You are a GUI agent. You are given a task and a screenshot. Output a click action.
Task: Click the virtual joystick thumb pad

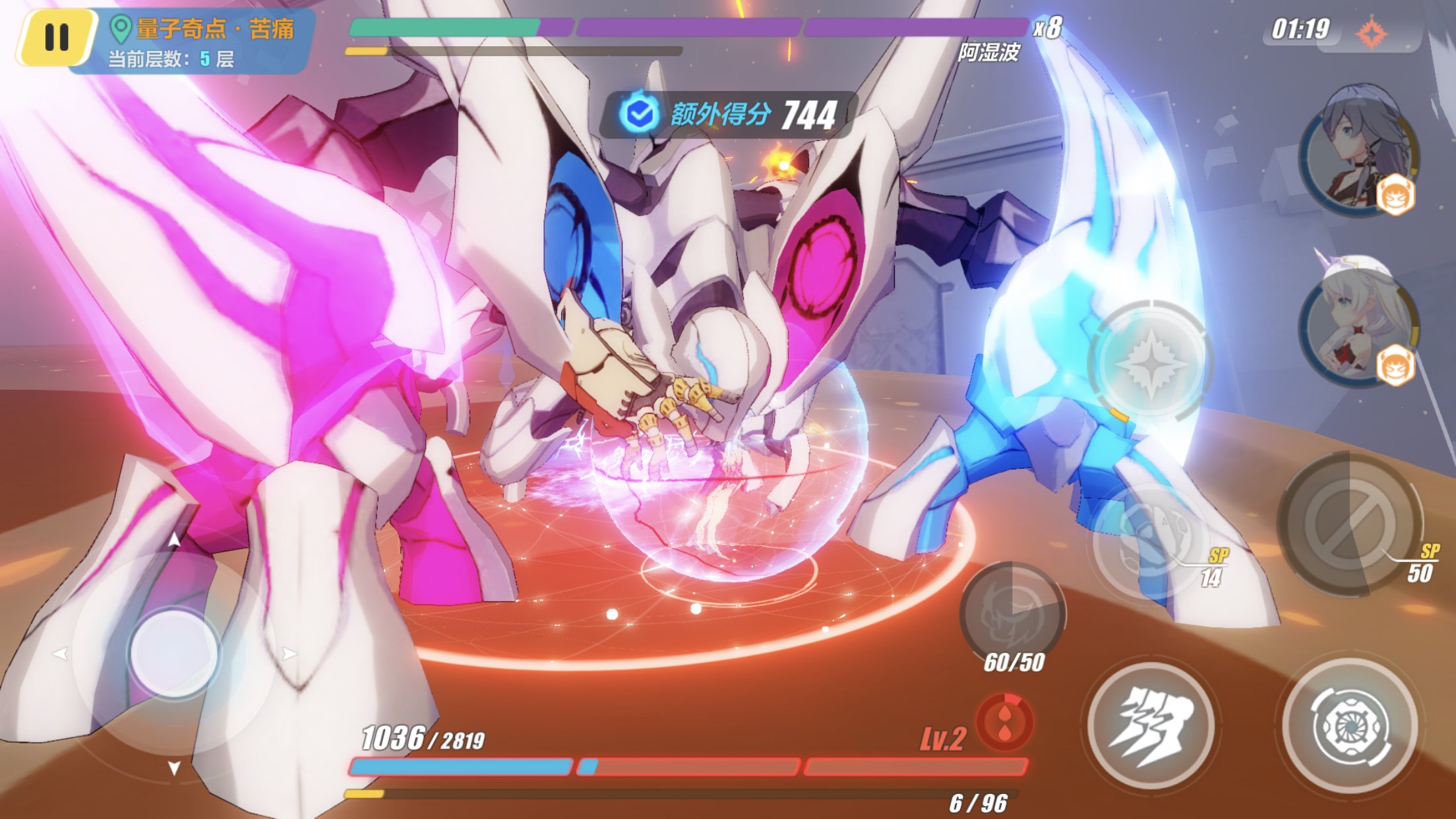pos(174,653)
